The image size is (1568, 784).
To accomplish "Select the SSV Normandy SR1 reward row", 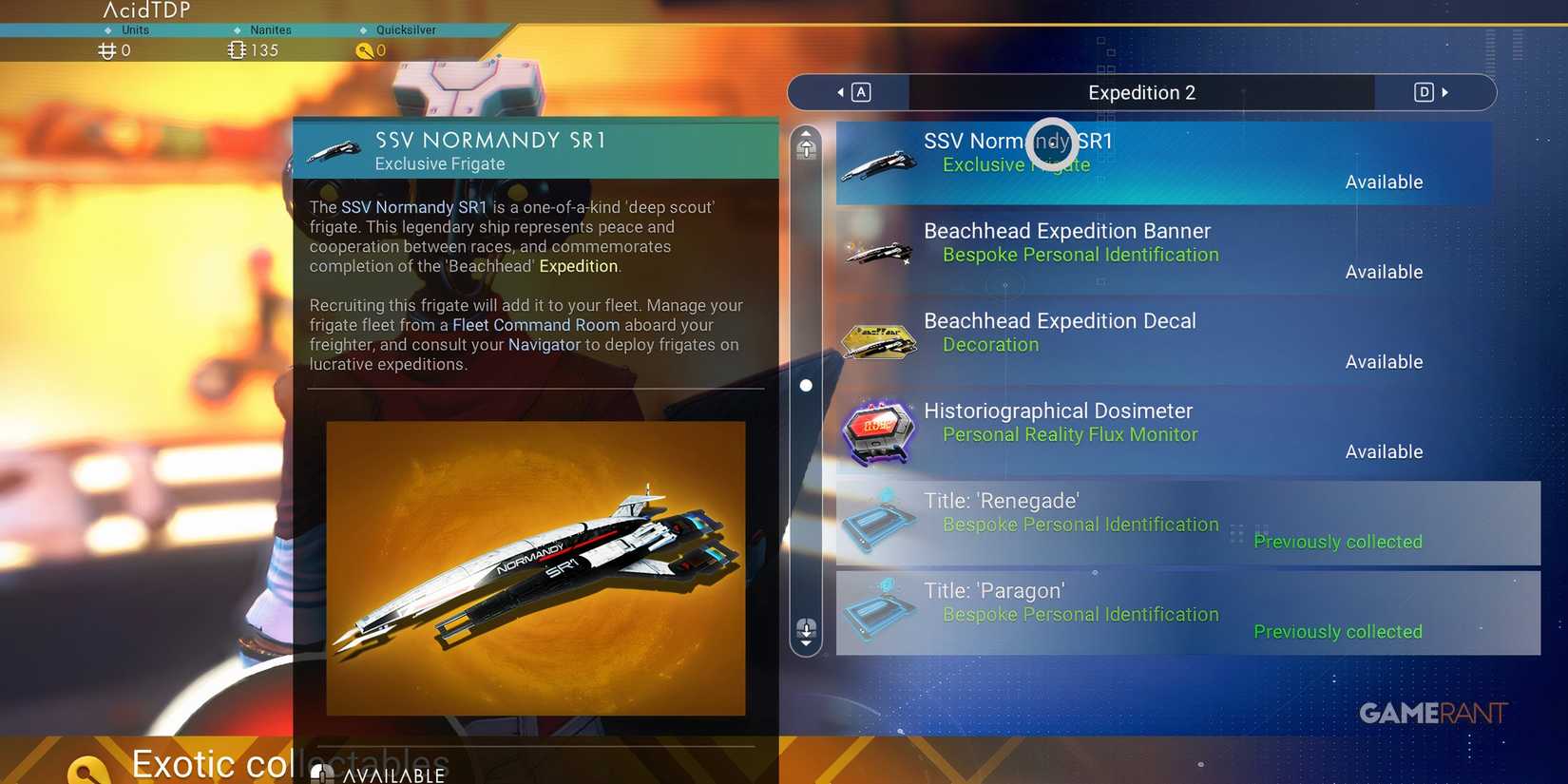I will [1140, 162].
